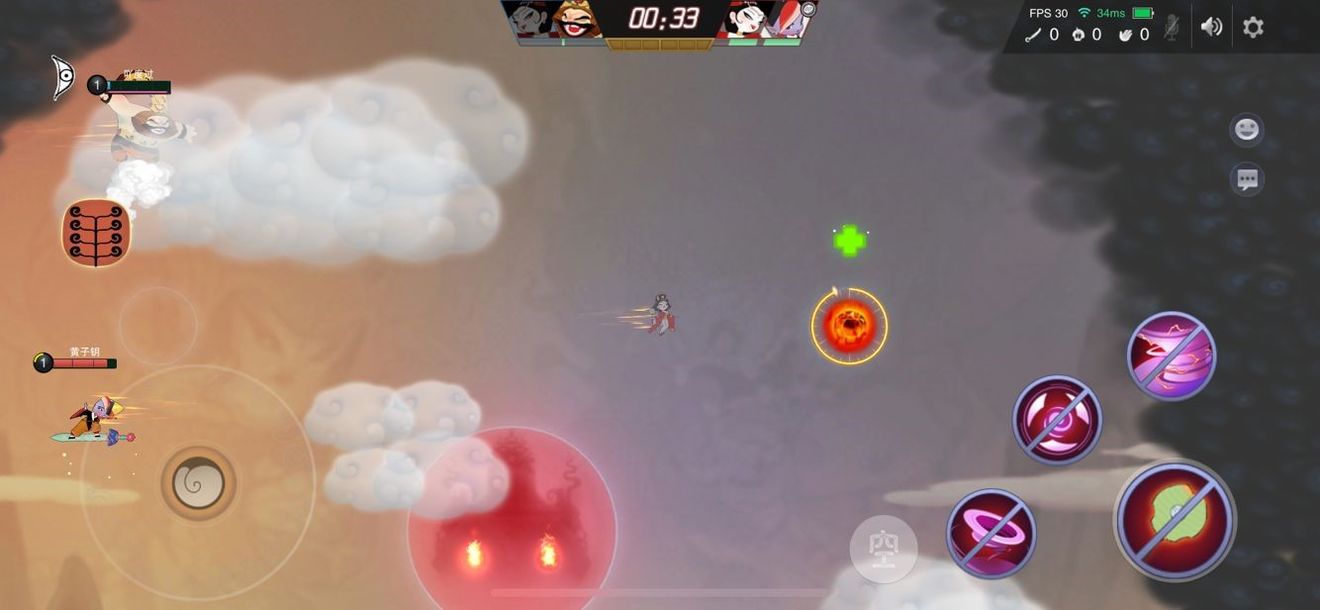Click the red spiral-branch pattern icon

point(96,233)
